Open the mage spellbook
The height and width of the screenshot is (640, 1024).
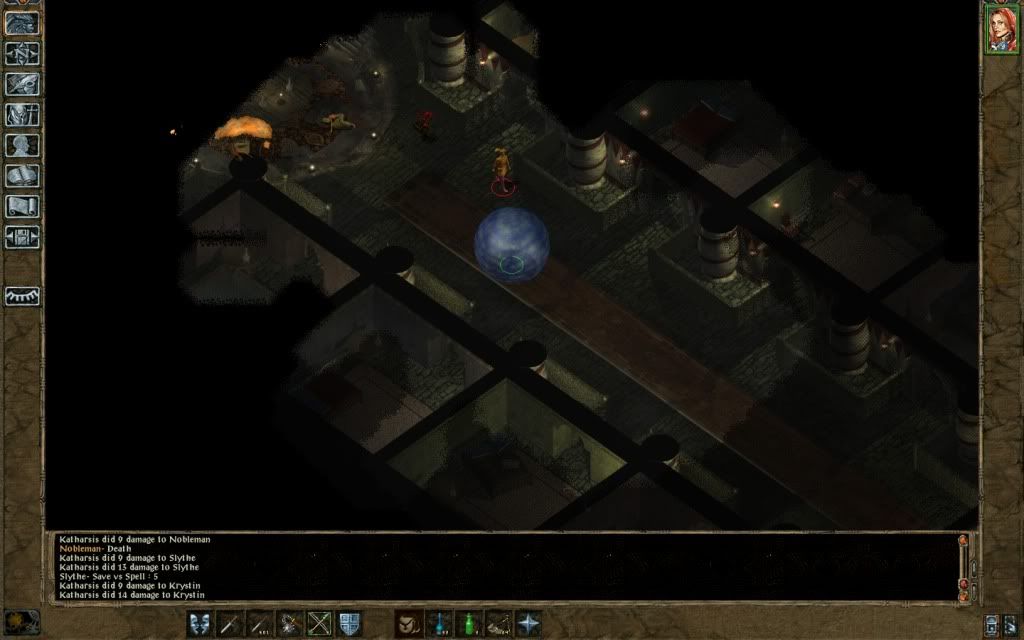[22, 176]
